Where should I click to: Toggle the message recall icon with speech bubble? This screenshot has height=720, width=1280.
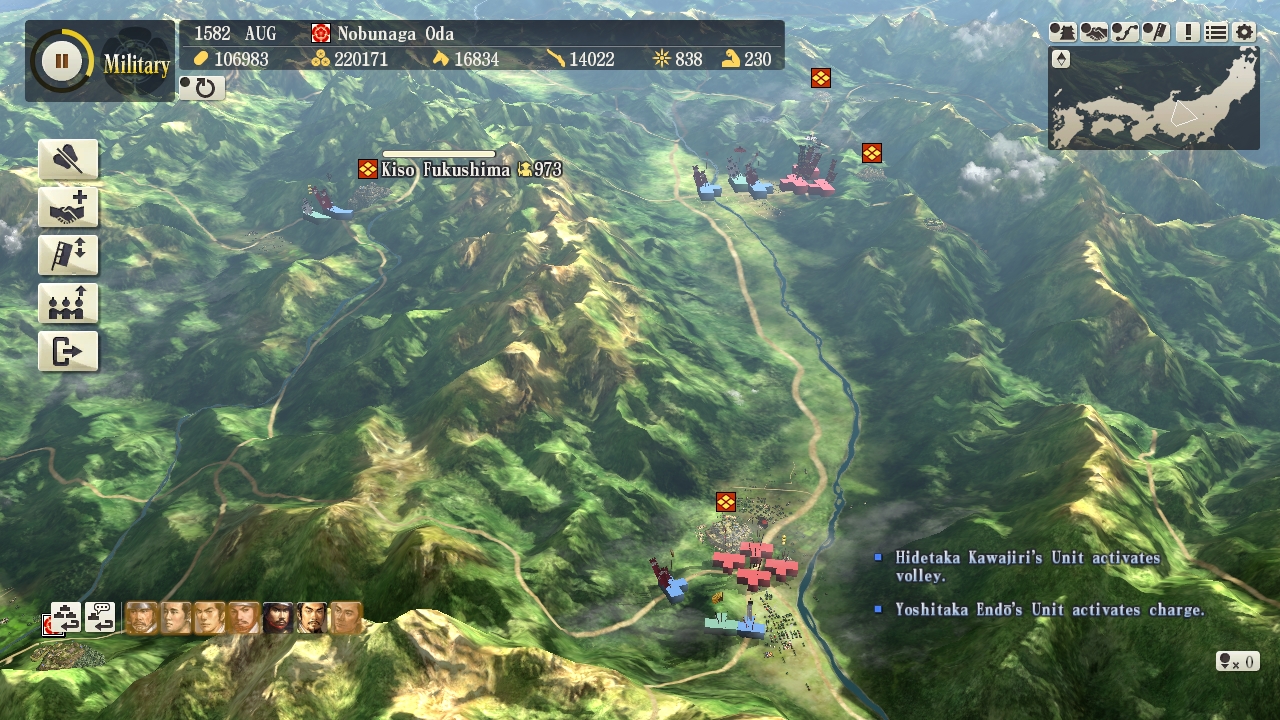100,618
